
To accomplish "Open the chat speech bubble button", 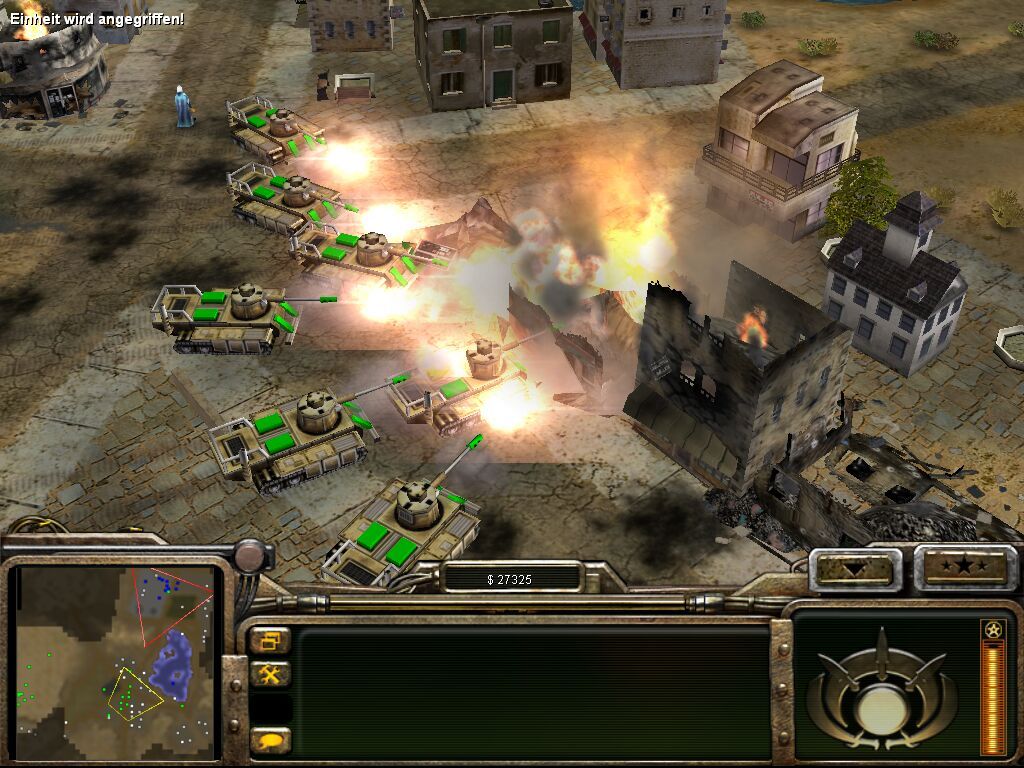I will 270,740.
